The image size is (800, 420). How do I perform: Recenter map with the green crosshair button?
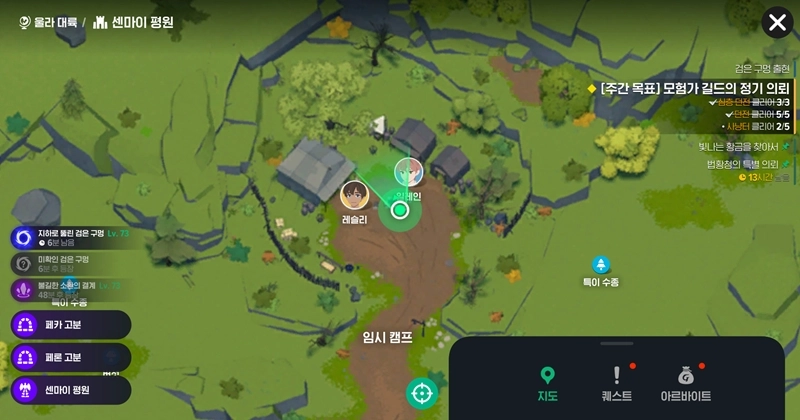pos(422,393)
